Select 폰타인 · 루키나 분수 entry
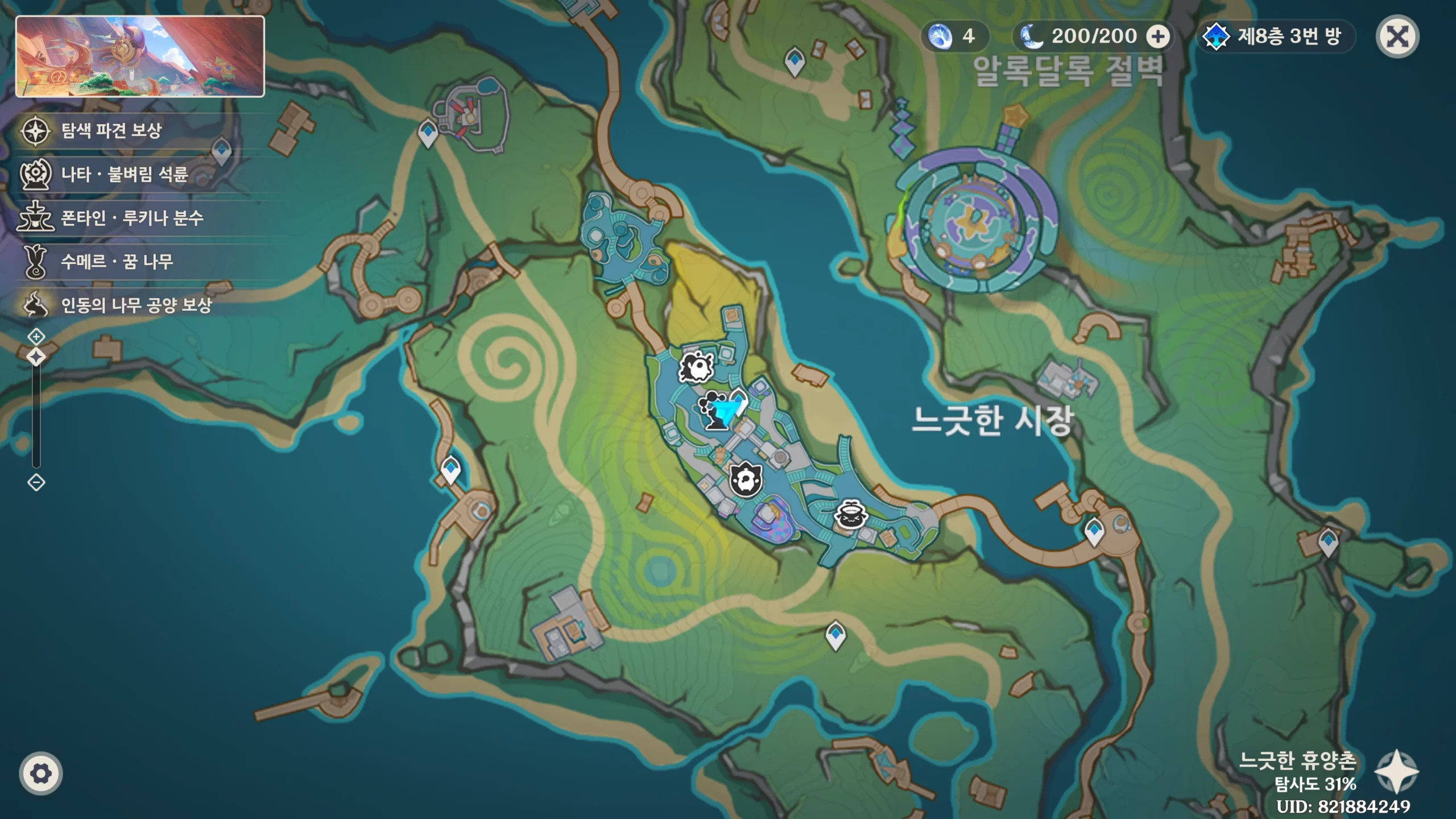This screenshot has width=1456, height=819. tap(132, 217)
